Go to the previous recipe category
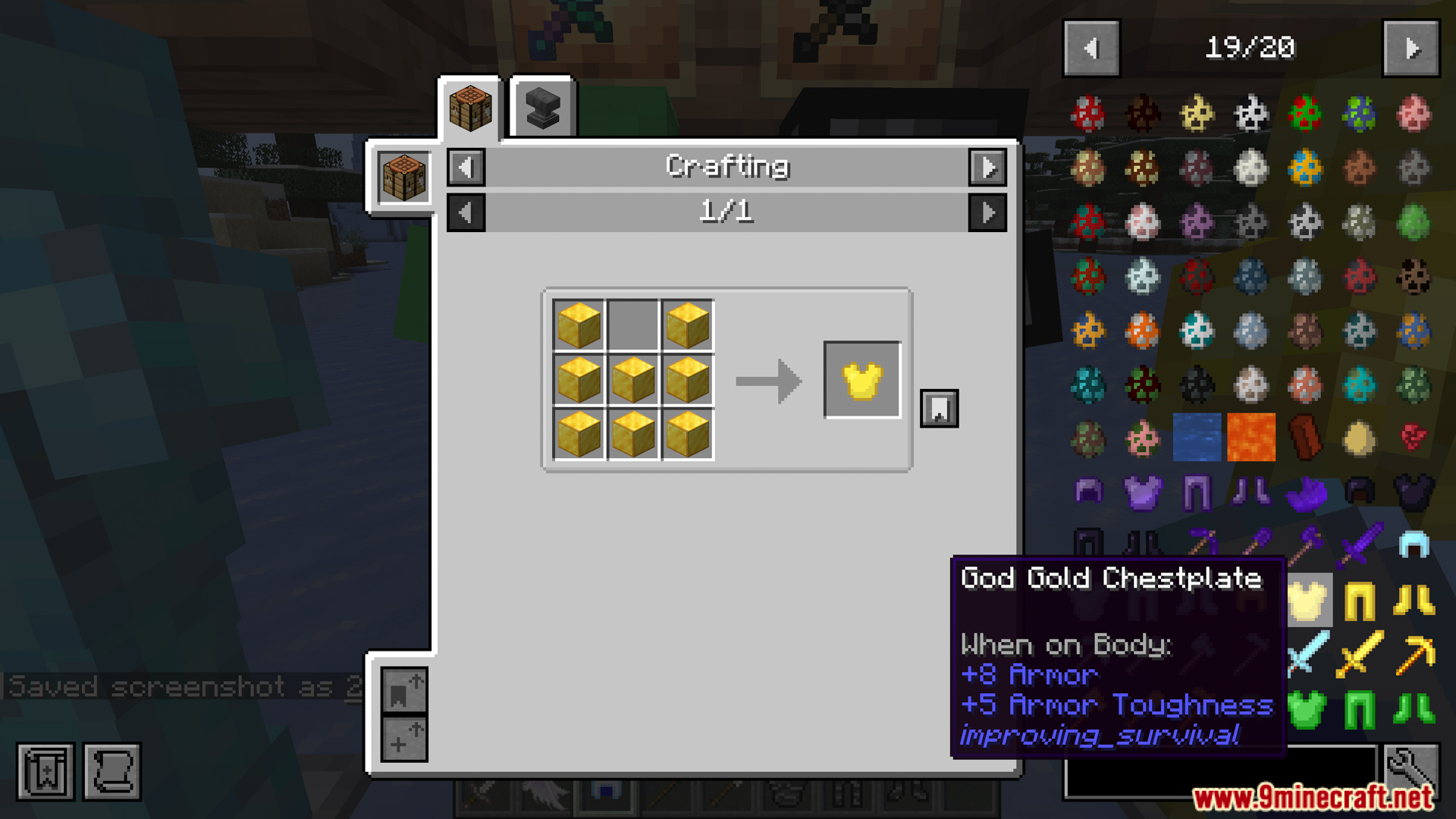The width and height of the screenshot is (1456, 819). click(x=466, y=167)
